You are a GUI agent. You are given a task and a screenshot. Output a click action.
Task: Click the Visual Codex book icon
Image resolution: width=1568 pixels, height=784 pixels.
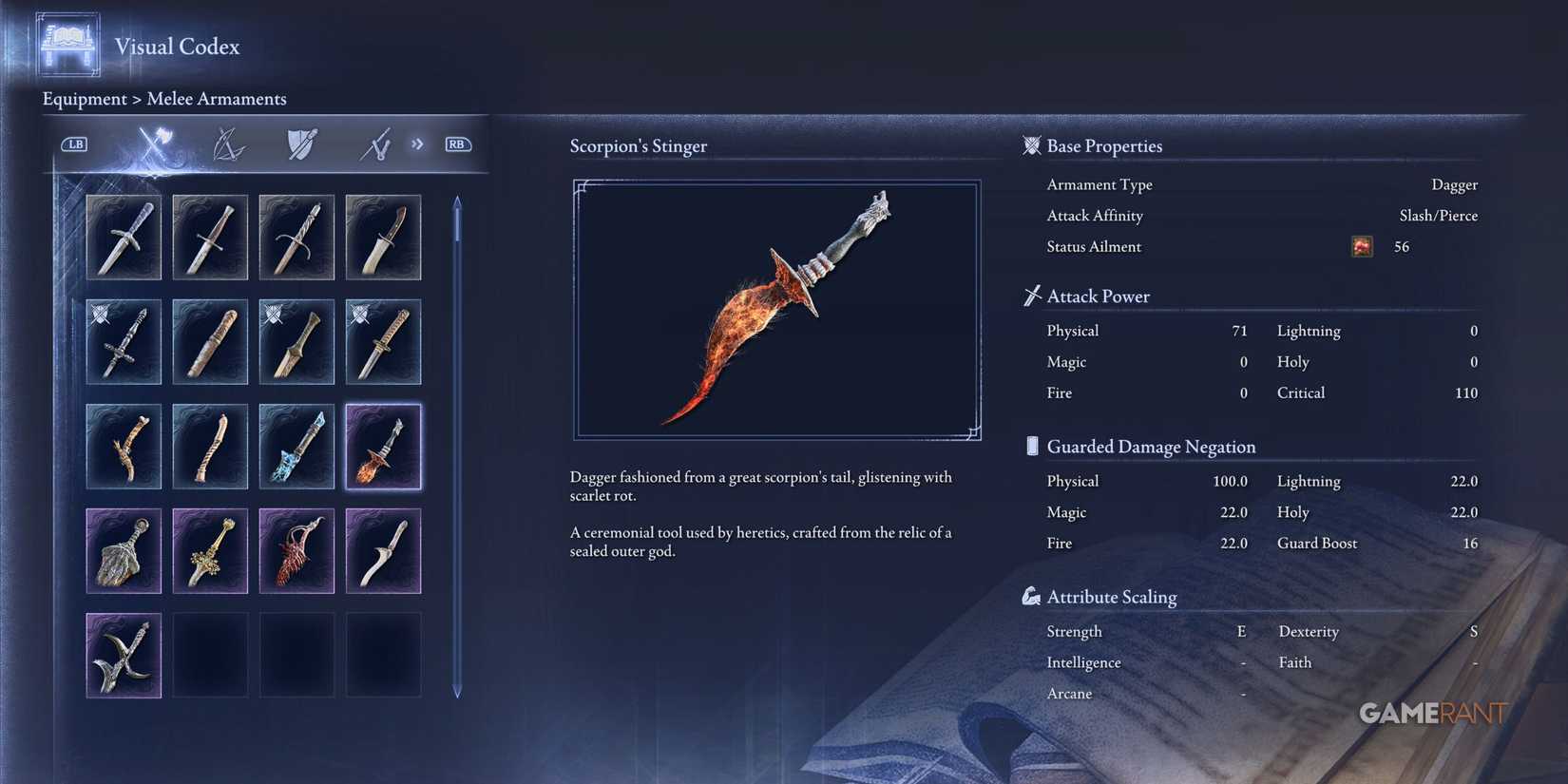[x=67, y=43]
